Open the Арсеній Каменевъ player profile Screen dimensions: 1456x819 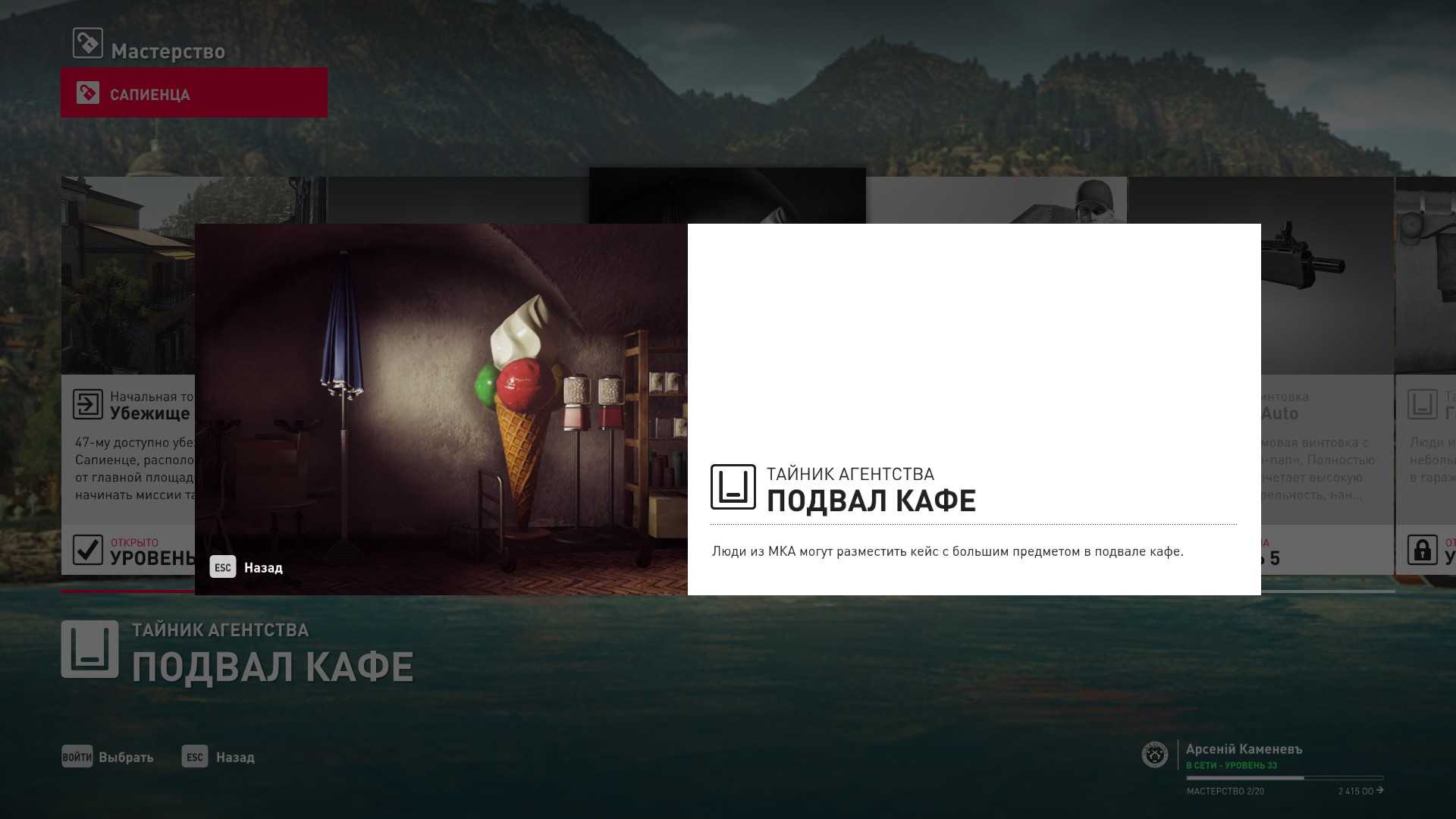[x=1244, y=749]
